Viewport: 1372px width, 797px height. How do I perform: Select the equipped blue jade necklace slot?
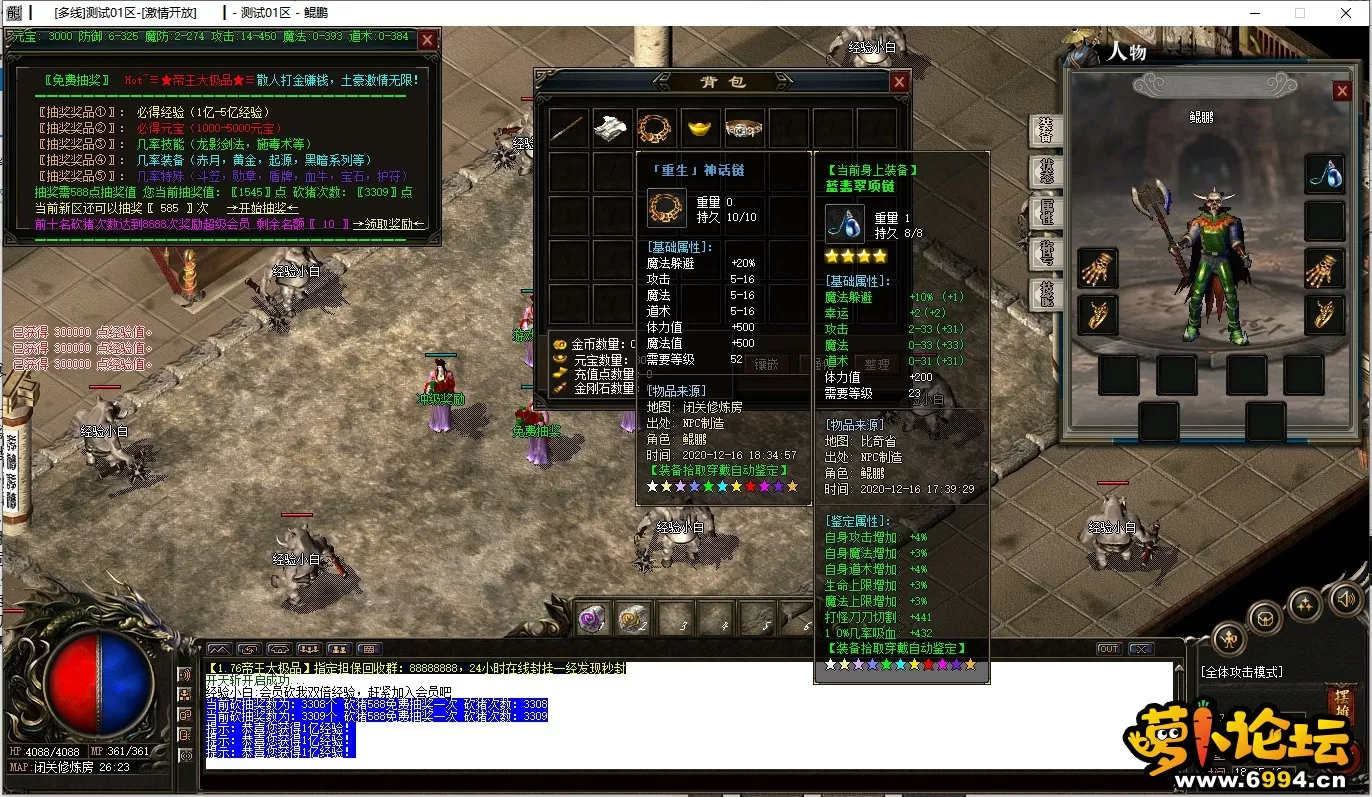1324,173
